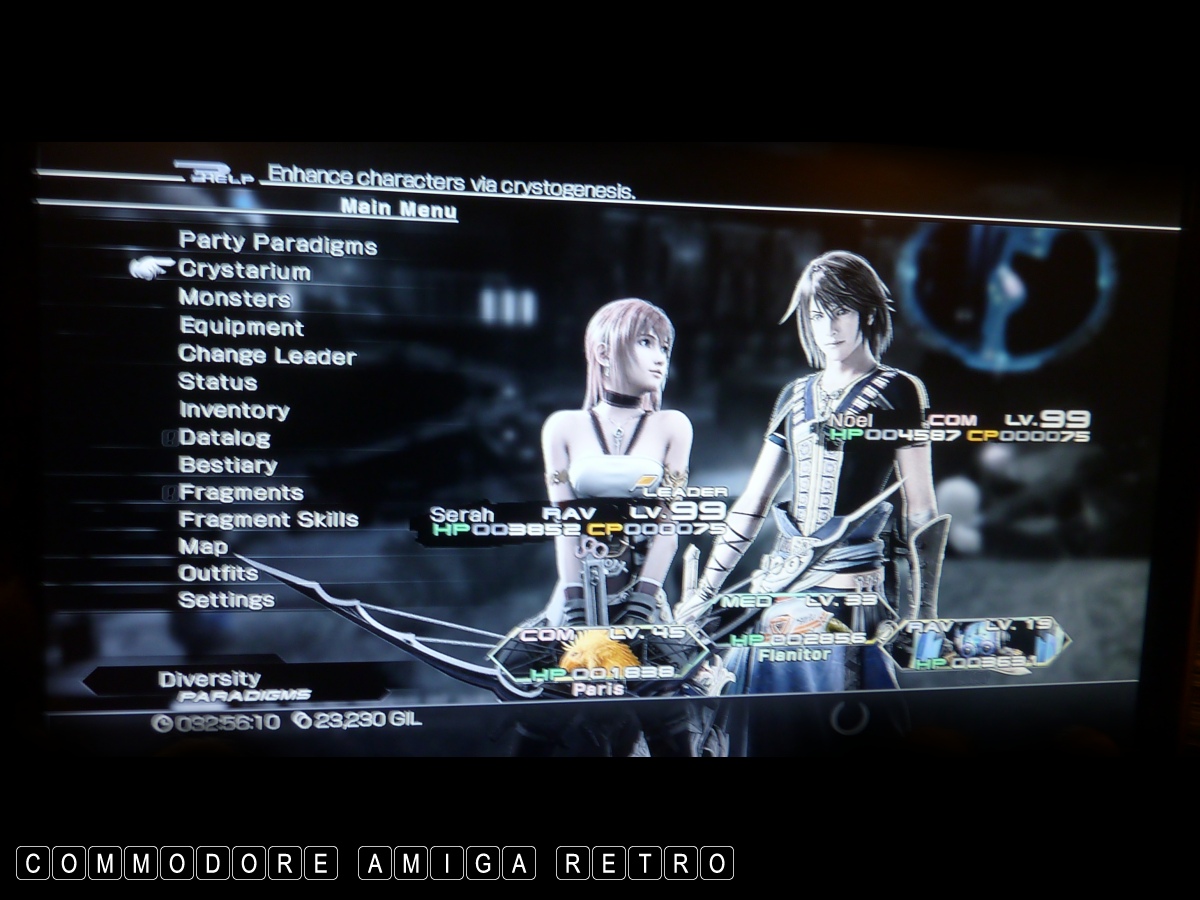
Task: Open Fragment Skills
Action: (268, 520)
